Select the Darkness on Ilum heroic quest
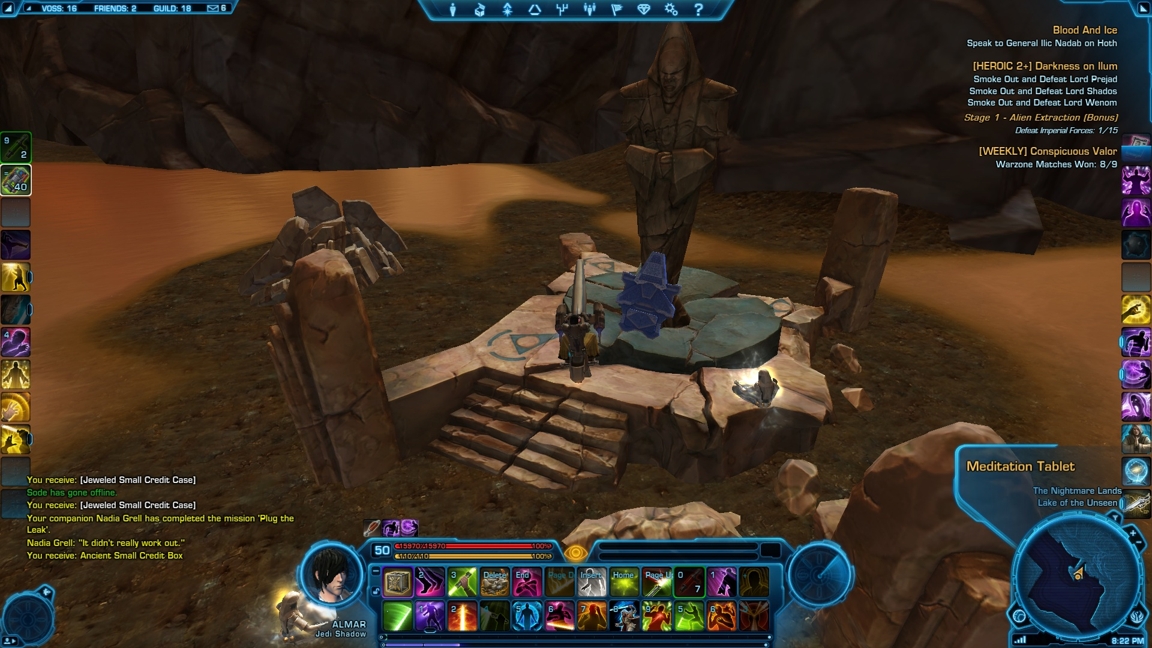 tap(1044, 66)
